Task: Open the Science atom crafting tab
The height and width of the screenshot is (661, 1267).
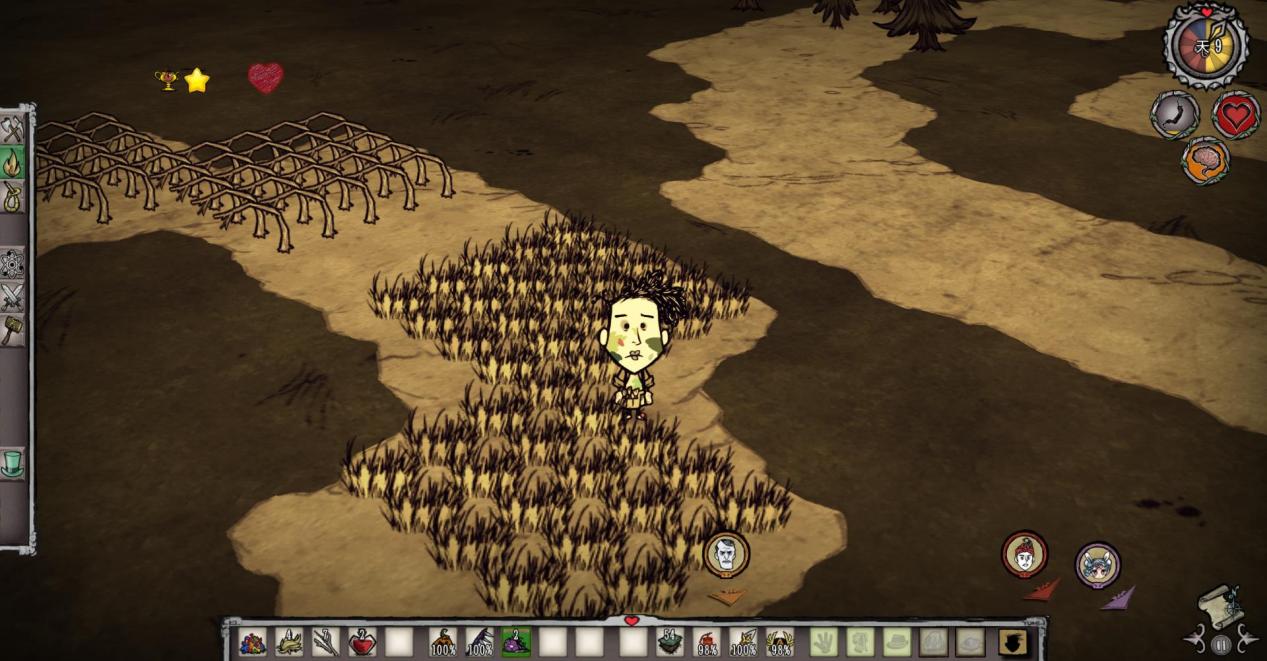Action: 12,264
